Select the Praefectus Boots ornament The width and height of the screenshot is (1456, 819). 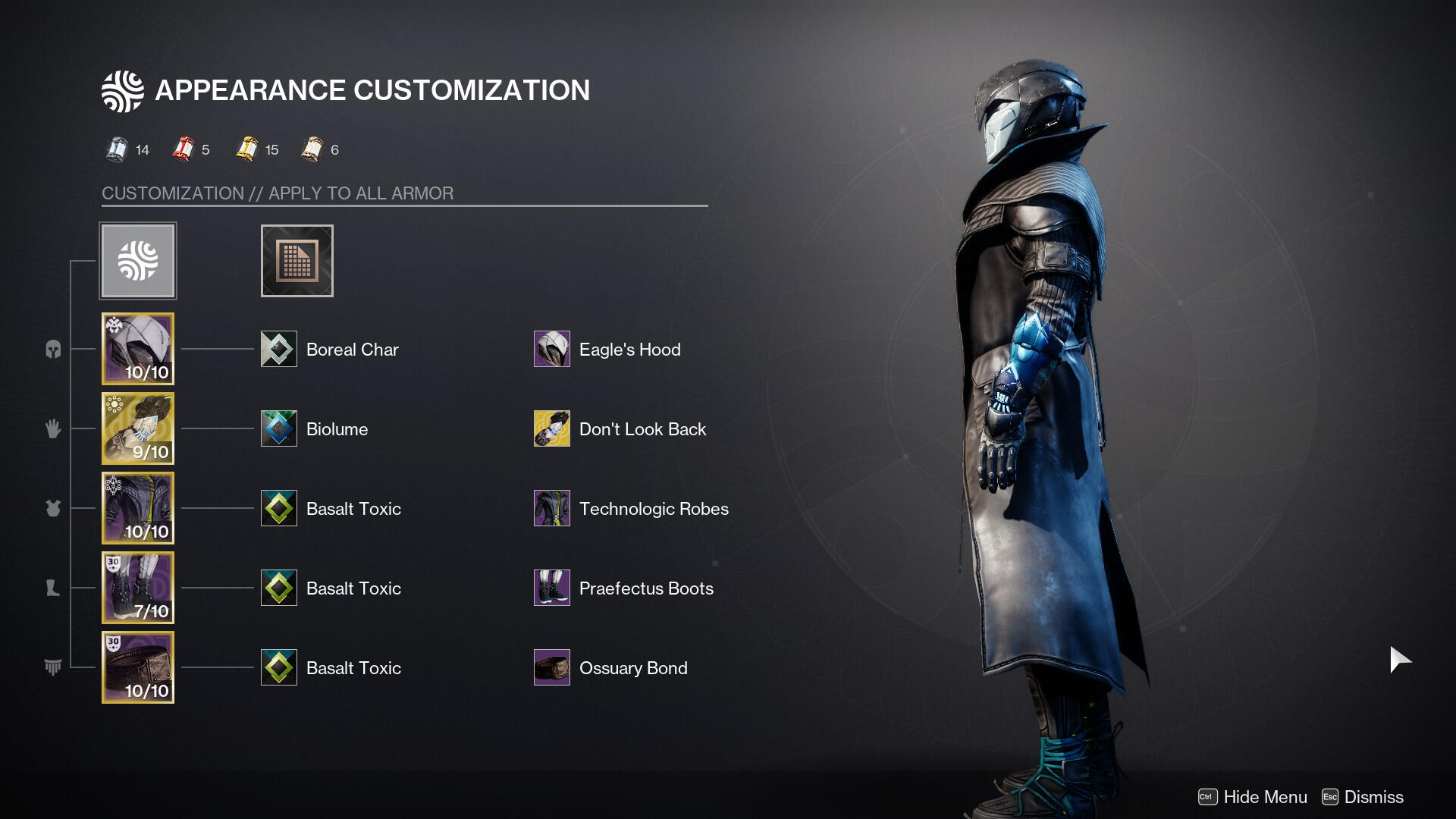tap(552, 588)
